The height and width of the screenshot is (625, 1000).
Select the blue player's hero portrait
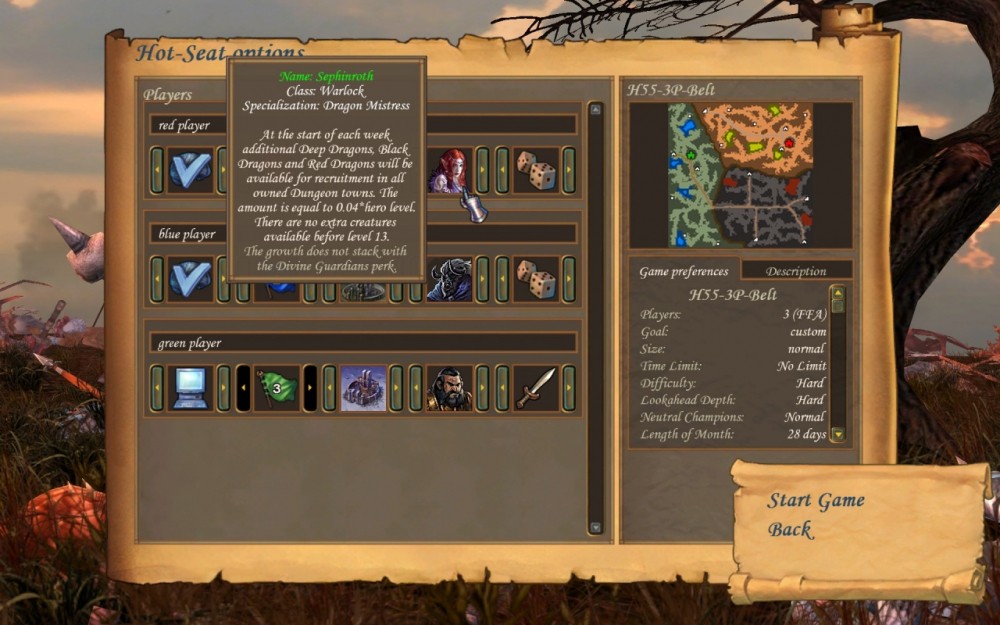(x=449, y=279)
